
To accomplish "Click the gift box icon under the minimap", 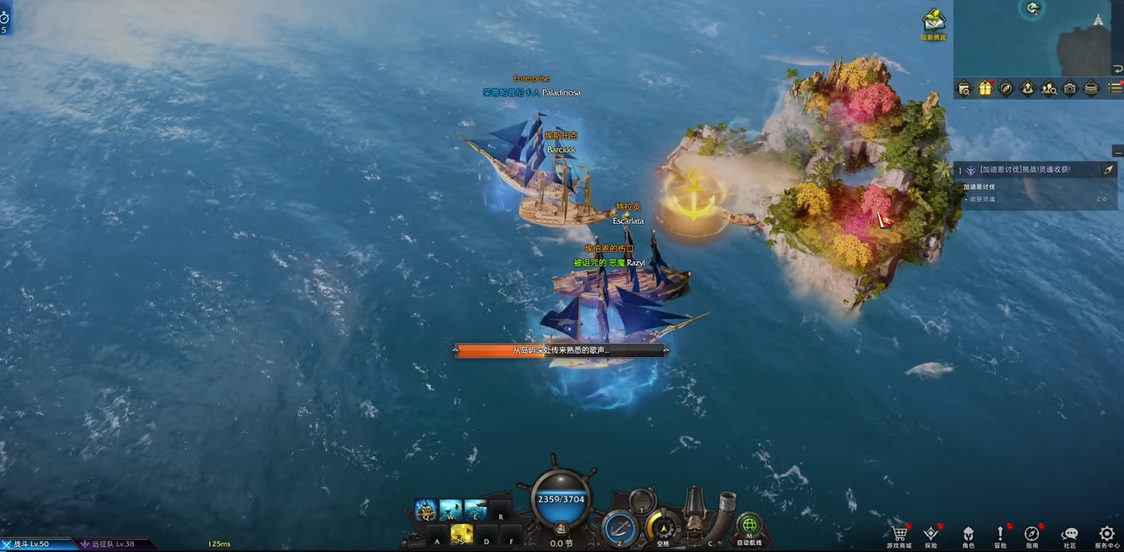I will [x=985, y=89].
